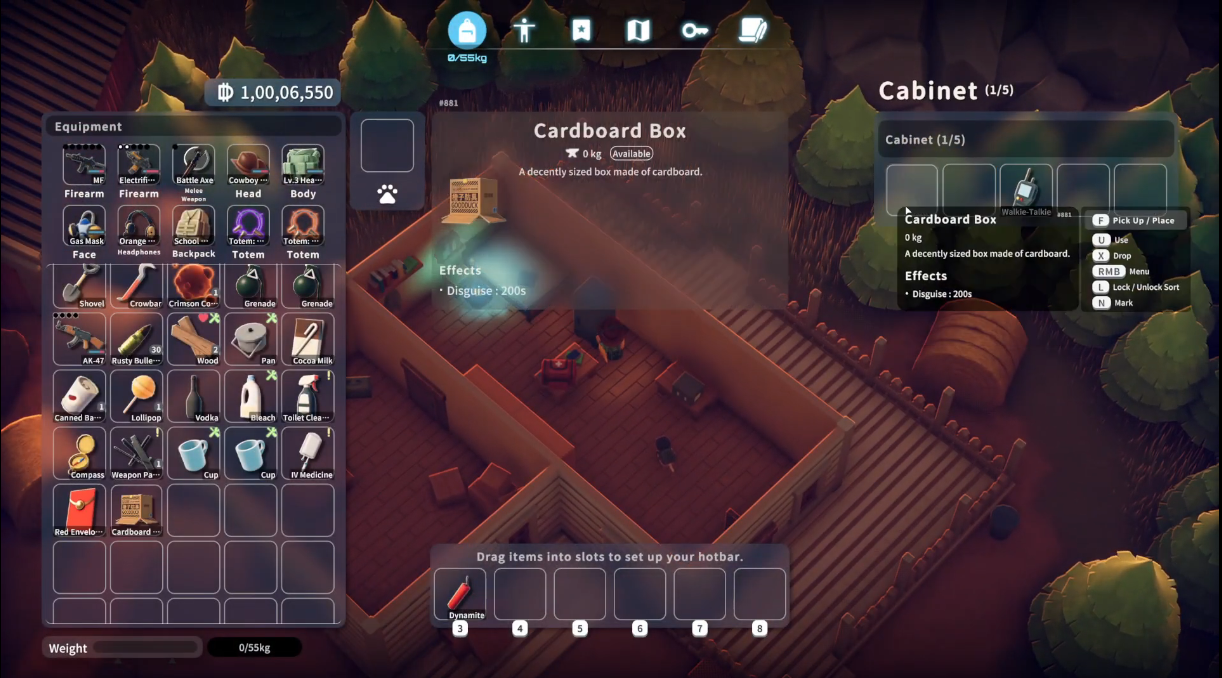The width and height of the screenshot is (1222, 678).
Task: Open the key icon tab
Action: click(x=695, y=30)
